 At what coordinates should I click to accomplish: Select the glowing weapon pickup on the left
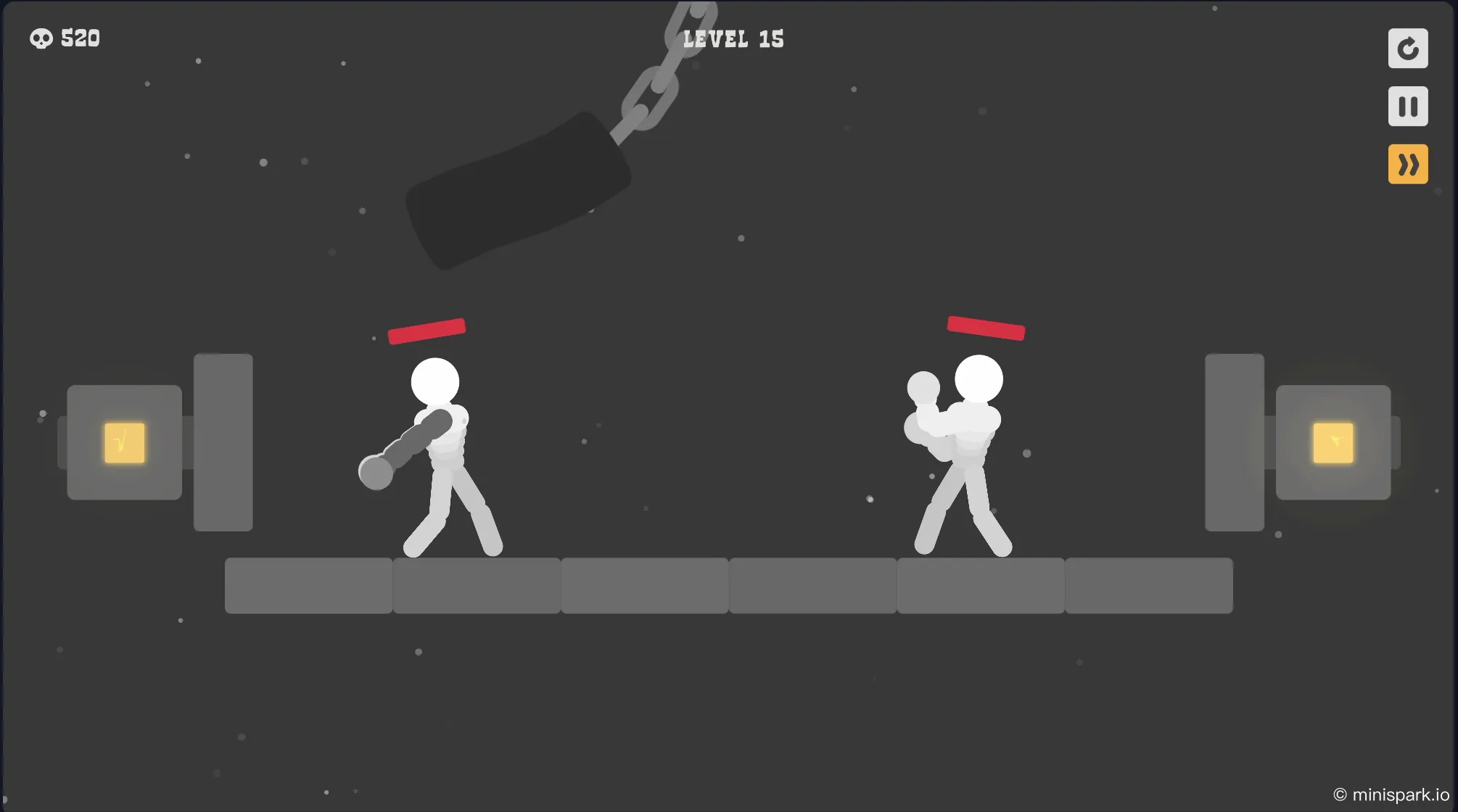[123, 443]
